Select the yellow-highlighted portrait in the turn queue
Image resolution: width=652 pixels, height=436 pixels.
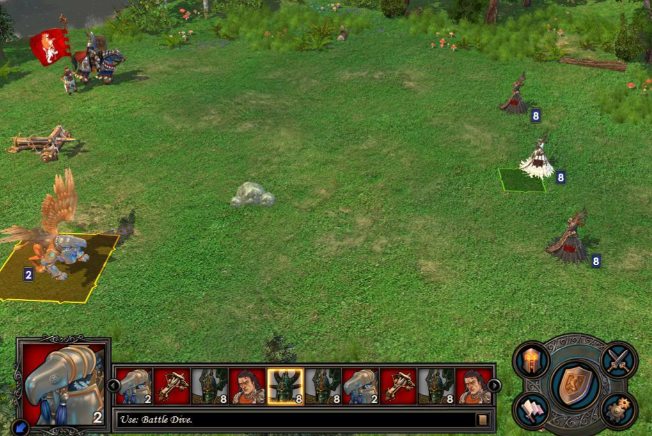[x=285, y=386]
